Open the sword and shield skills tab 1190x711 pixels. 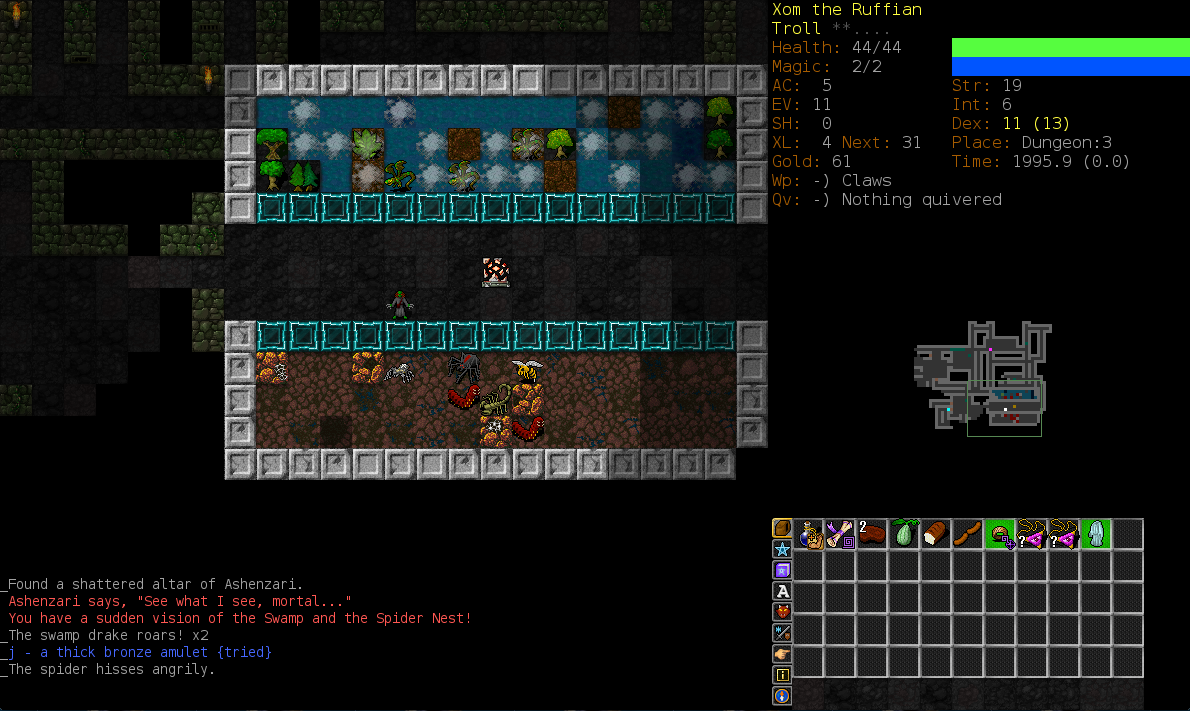click(x=782, y=633)
